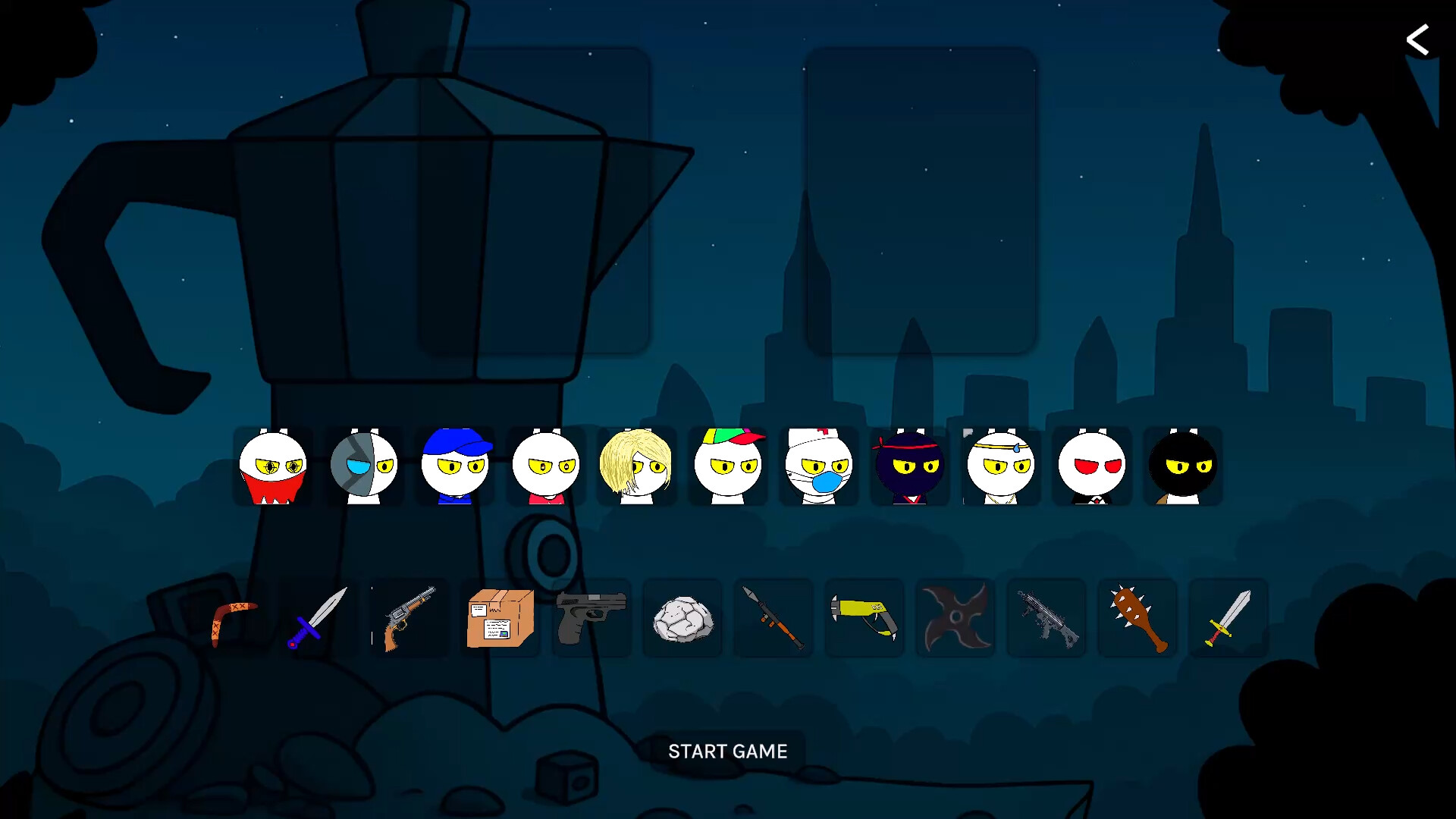This screenshot has height=819, width=1456.
Task: Pick the revolver weapon
Action: point(409,618)
